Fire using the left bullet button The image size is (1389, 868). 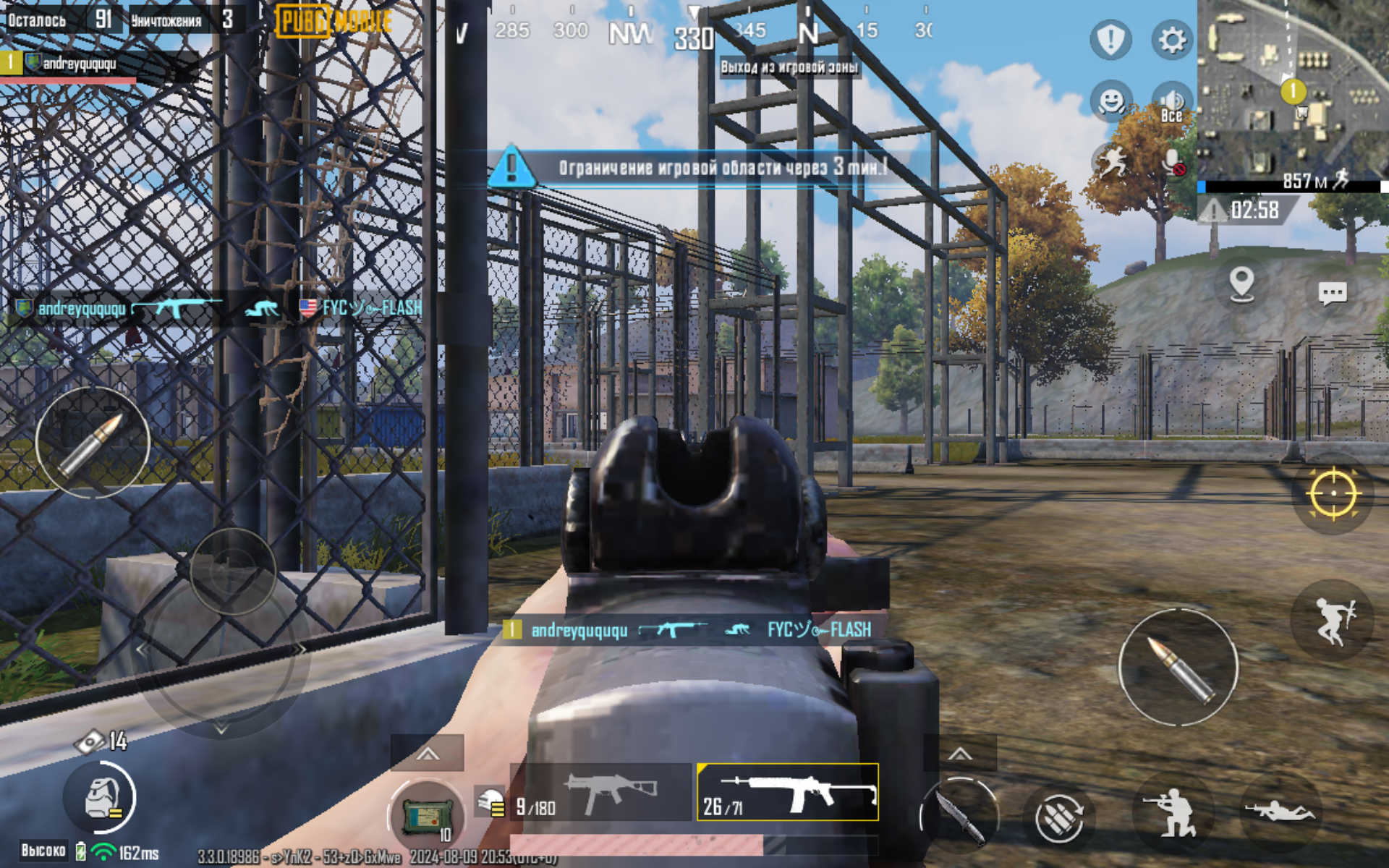click(93, 443)
